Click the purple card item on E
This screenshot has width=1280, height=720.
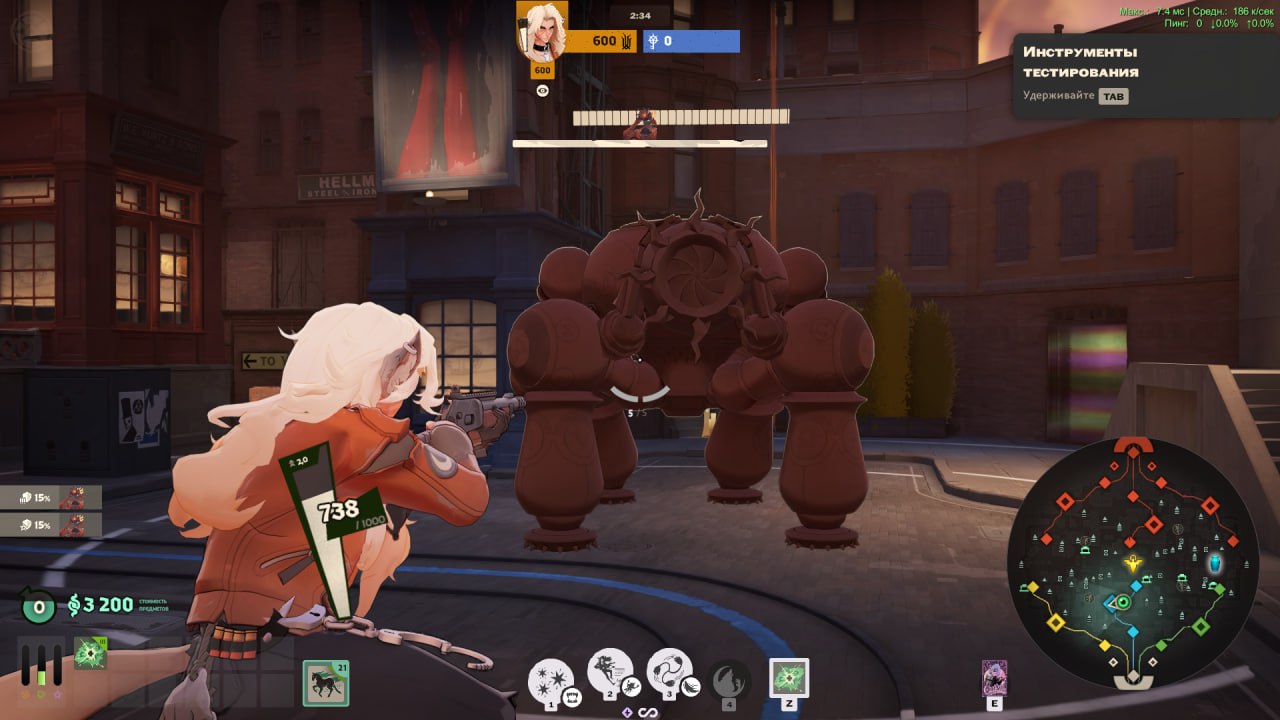tap(994, 678)
